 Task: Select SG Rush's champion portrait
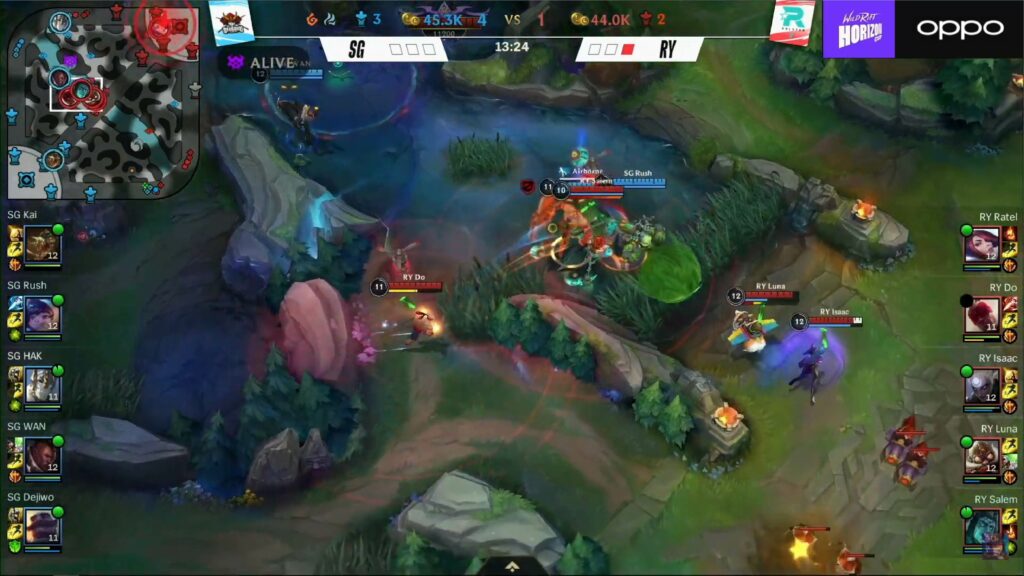tap(43, 315)
